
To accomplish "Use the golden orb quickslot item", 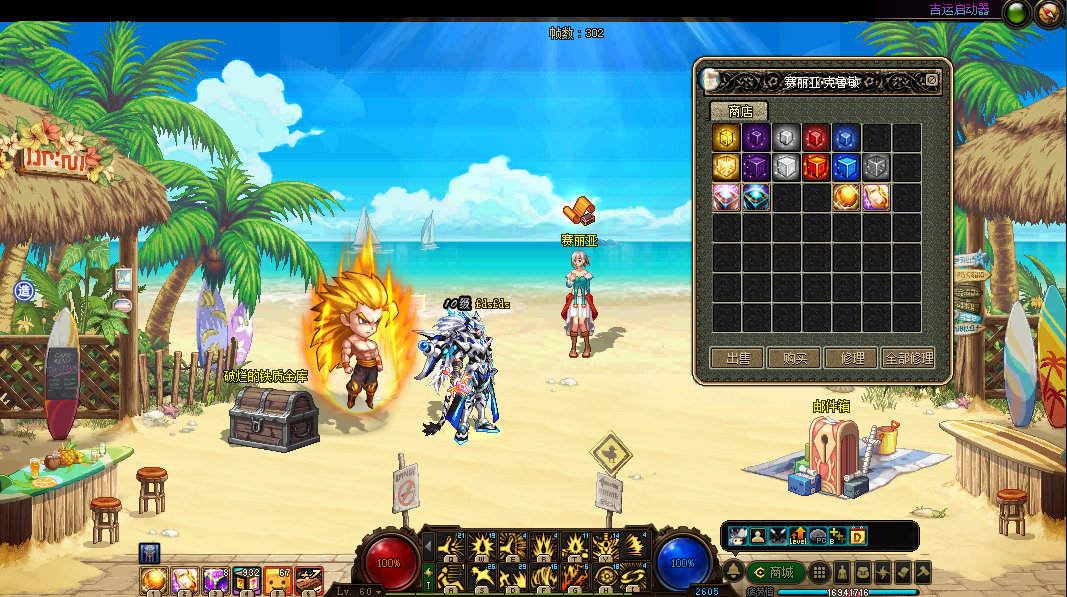I will 153,579.
